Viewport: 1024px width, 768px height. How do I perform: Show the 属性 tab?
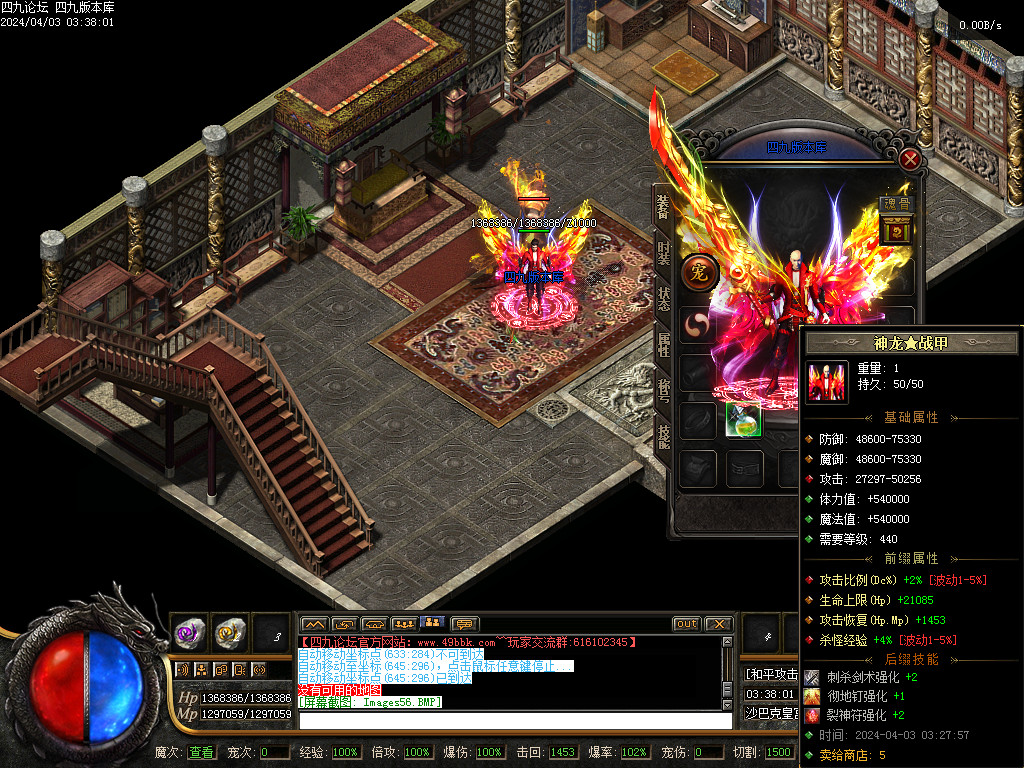tap(663, 344)
